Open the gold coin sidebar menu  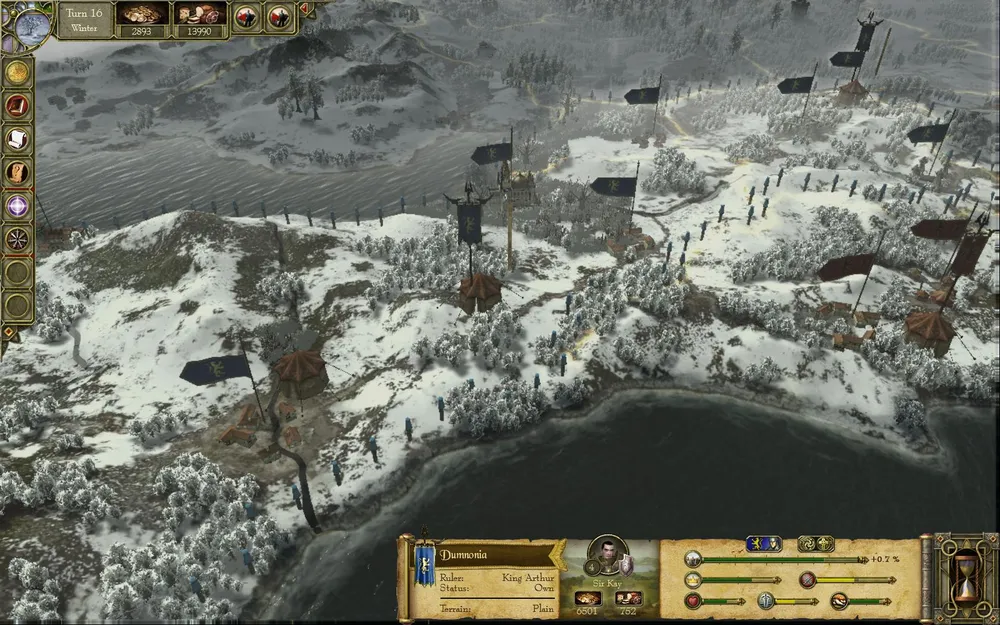(x=17, y=73)
